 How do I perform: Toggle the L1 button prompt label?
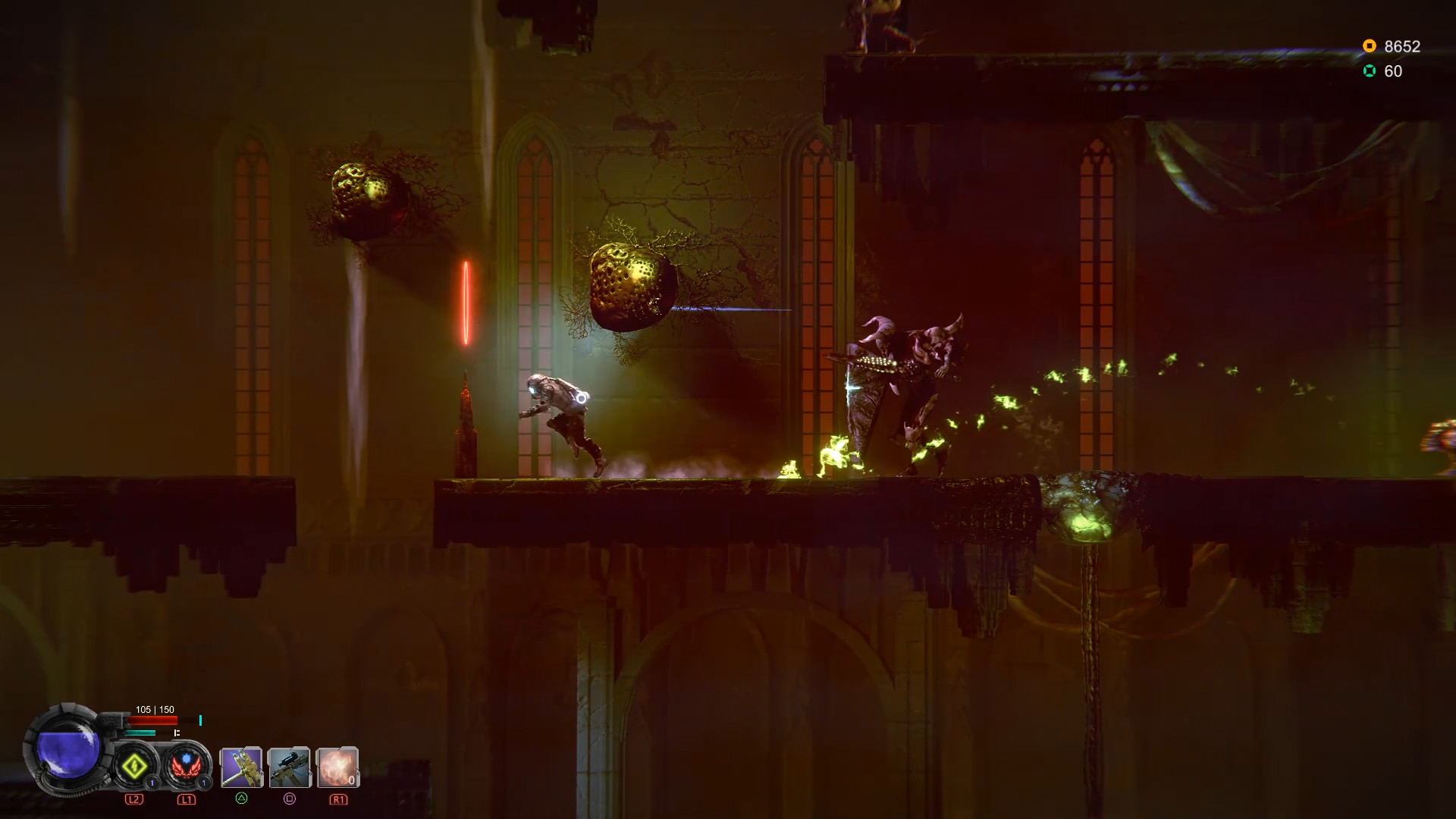pyautogui.click(x=187, y=801)
